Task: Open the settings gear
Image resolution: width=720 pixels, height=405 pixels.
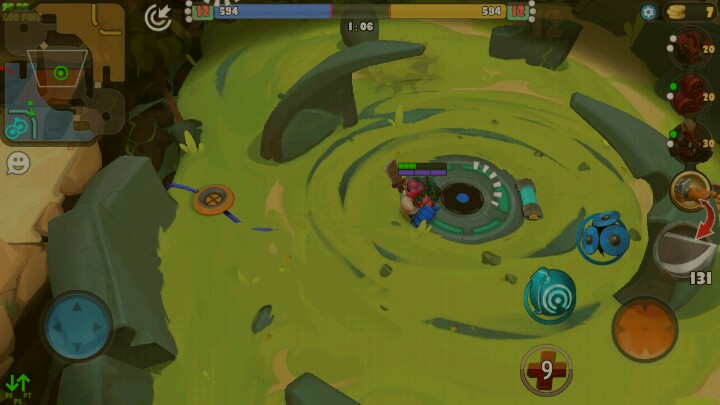Action: (648, 12)
